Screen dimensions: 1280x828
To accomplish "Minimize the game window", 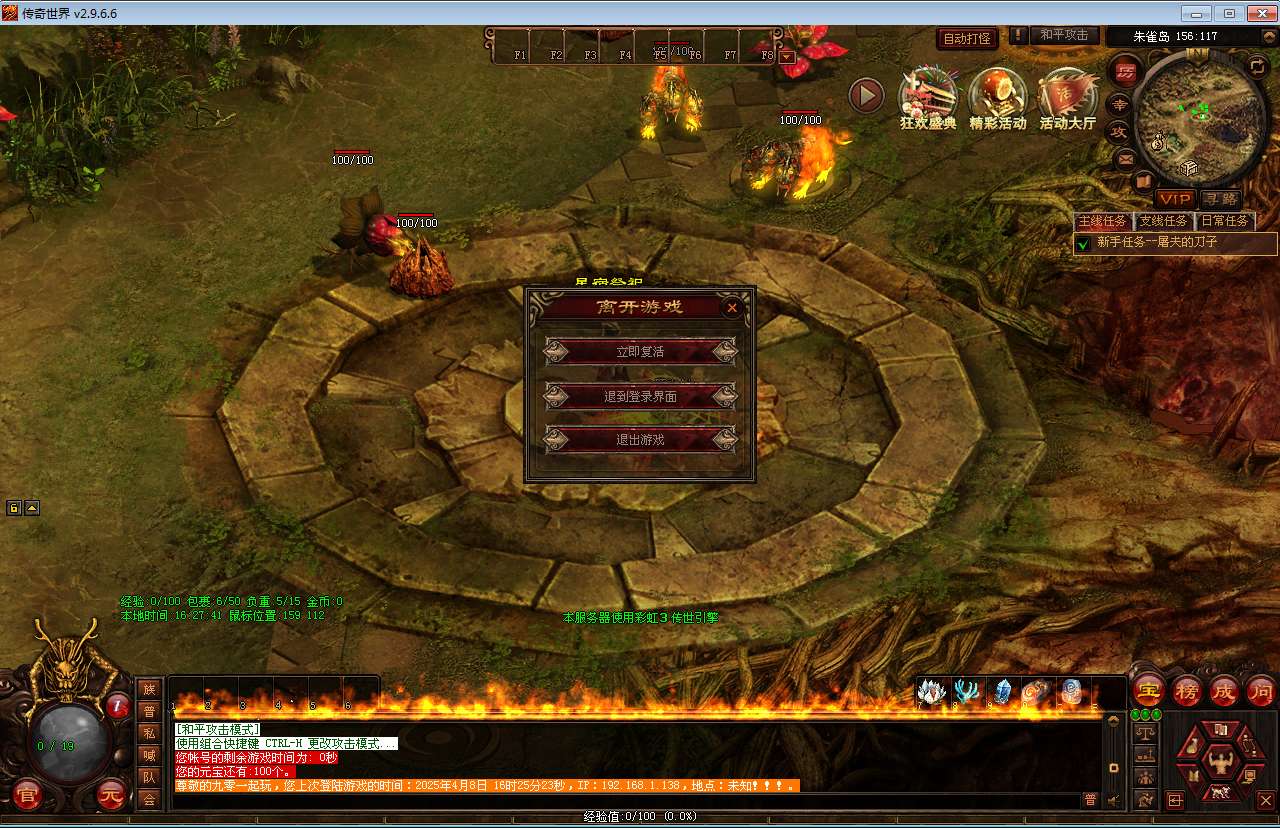I will pos(1196,13).
